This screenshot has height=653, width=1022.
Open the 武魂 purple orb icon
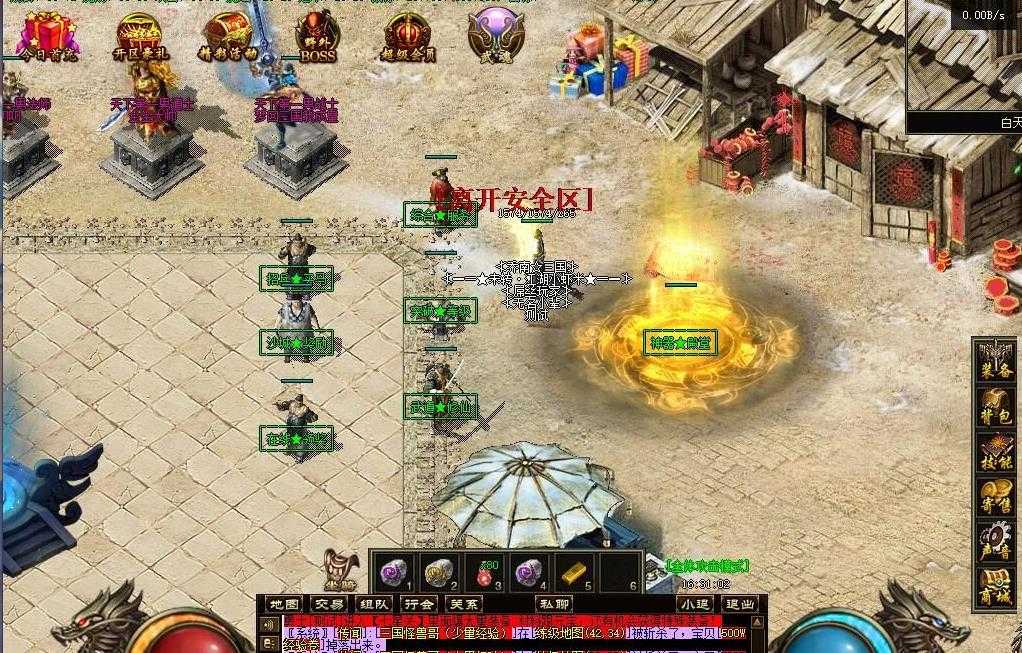(496, 34)
